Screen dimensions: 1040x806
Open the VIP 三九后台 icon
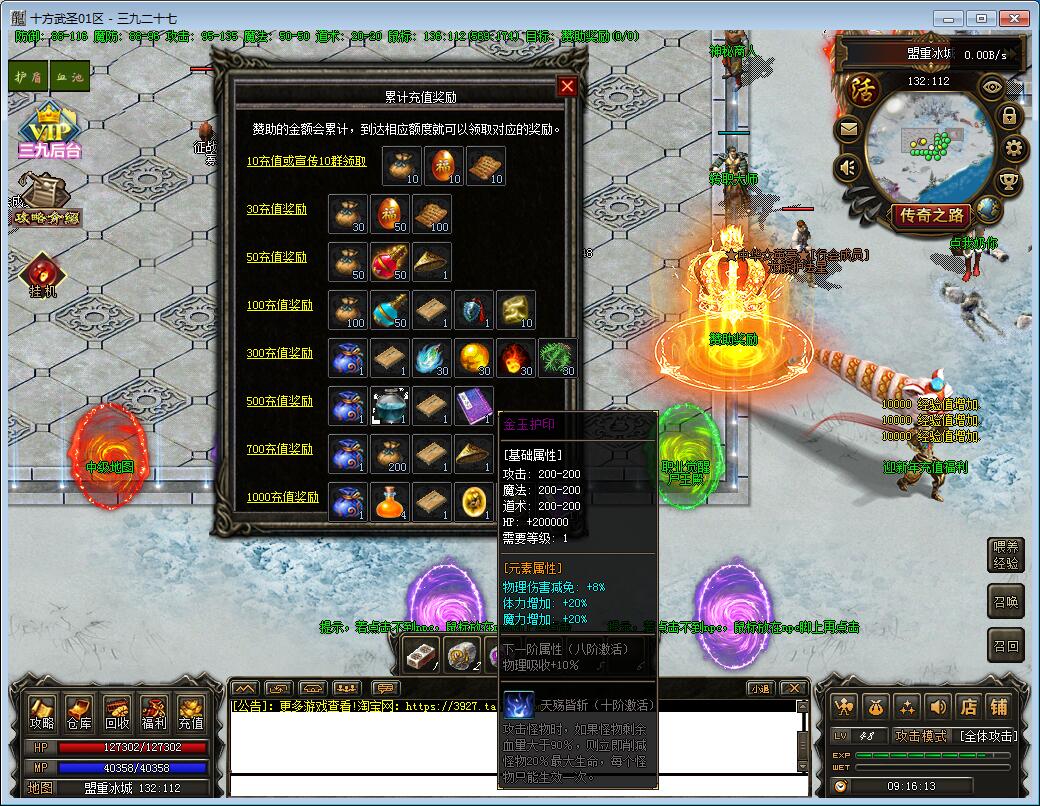coord(48,133)
